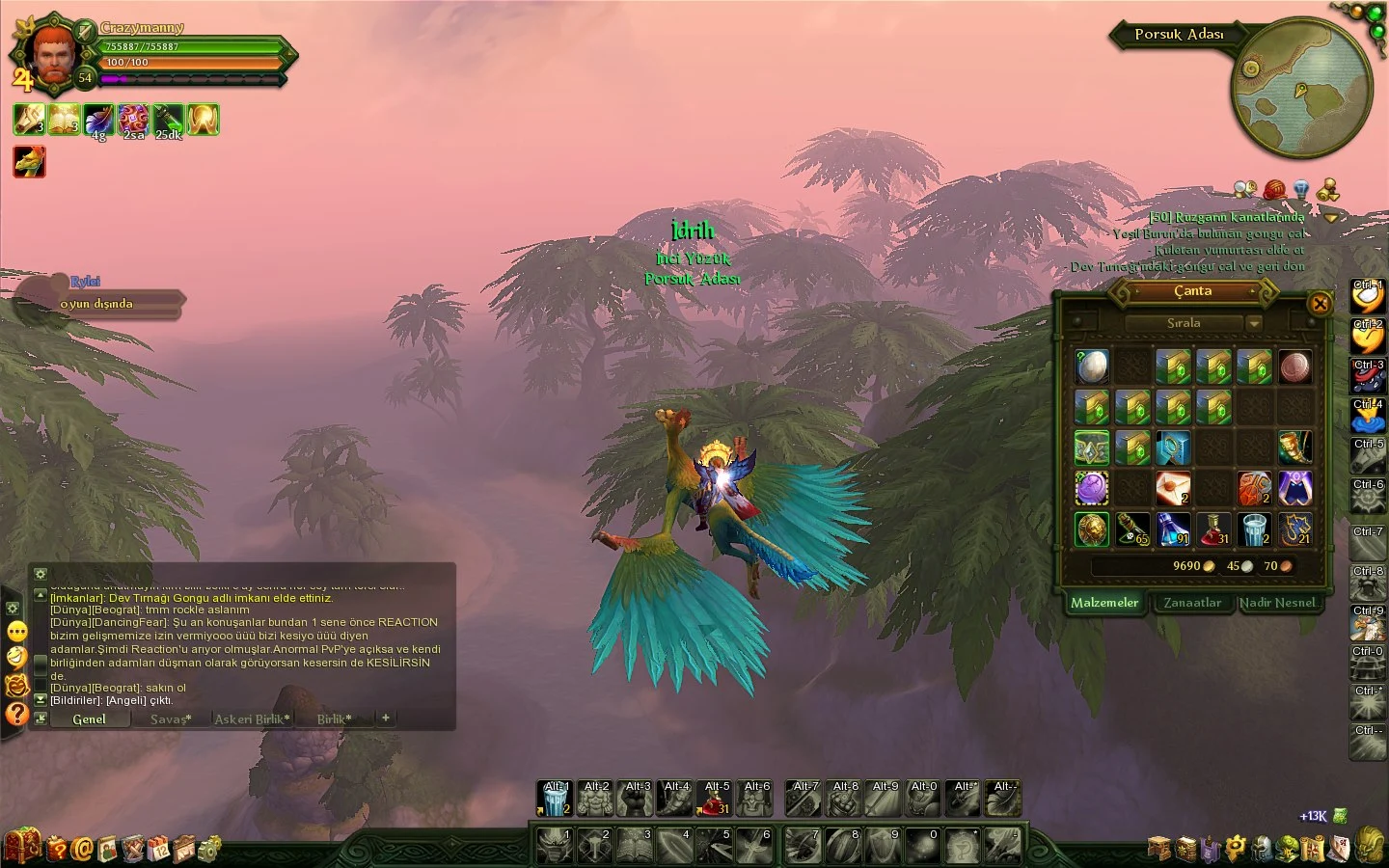Switch to the Zanaatlar tab
Viewport: 1389px width, 868px height.
point(1192,603)
